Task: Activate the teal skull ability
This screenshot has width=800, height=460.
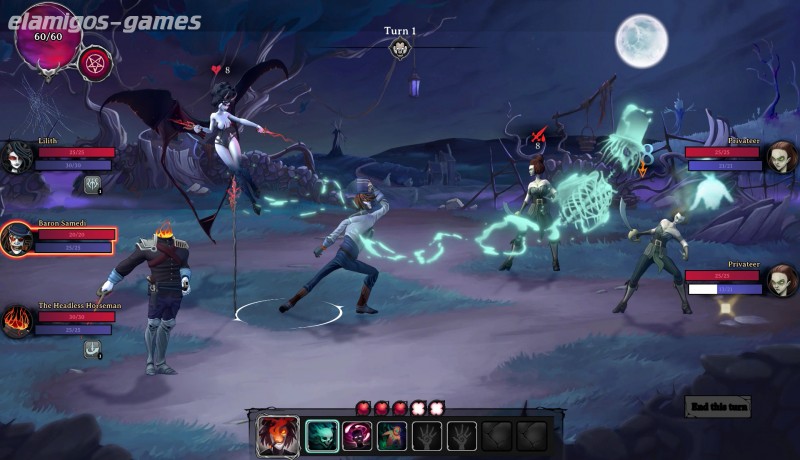Action: [322, 436]
